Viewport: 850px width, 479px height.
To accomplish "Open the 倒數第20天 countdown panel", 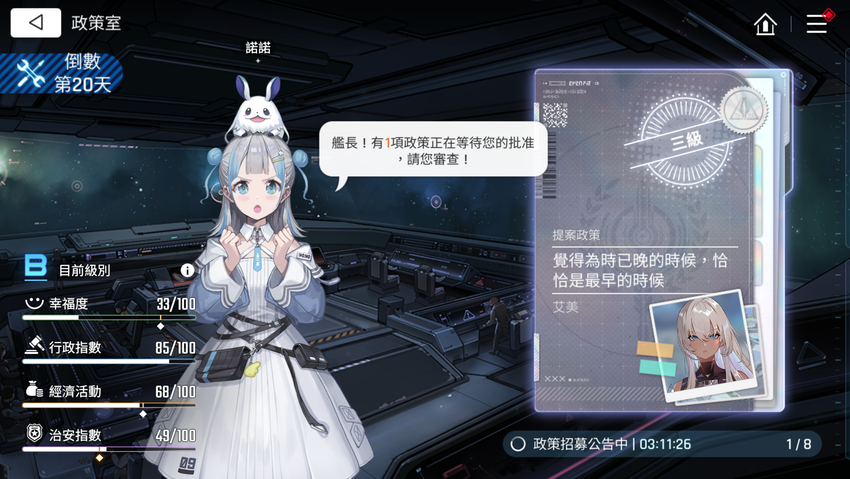I will 62,74.
